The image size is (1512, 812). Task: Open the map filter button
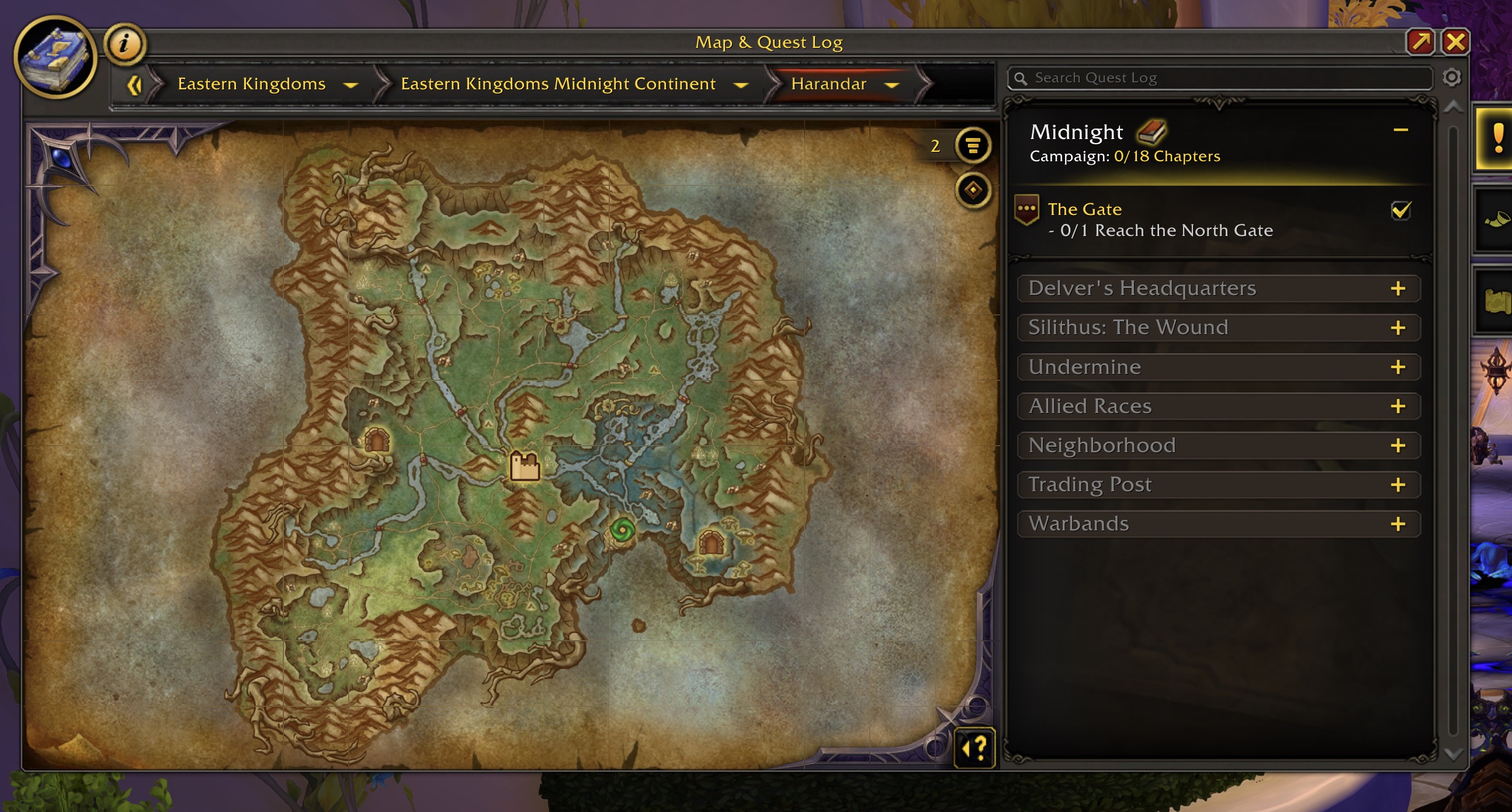(973, 145)
